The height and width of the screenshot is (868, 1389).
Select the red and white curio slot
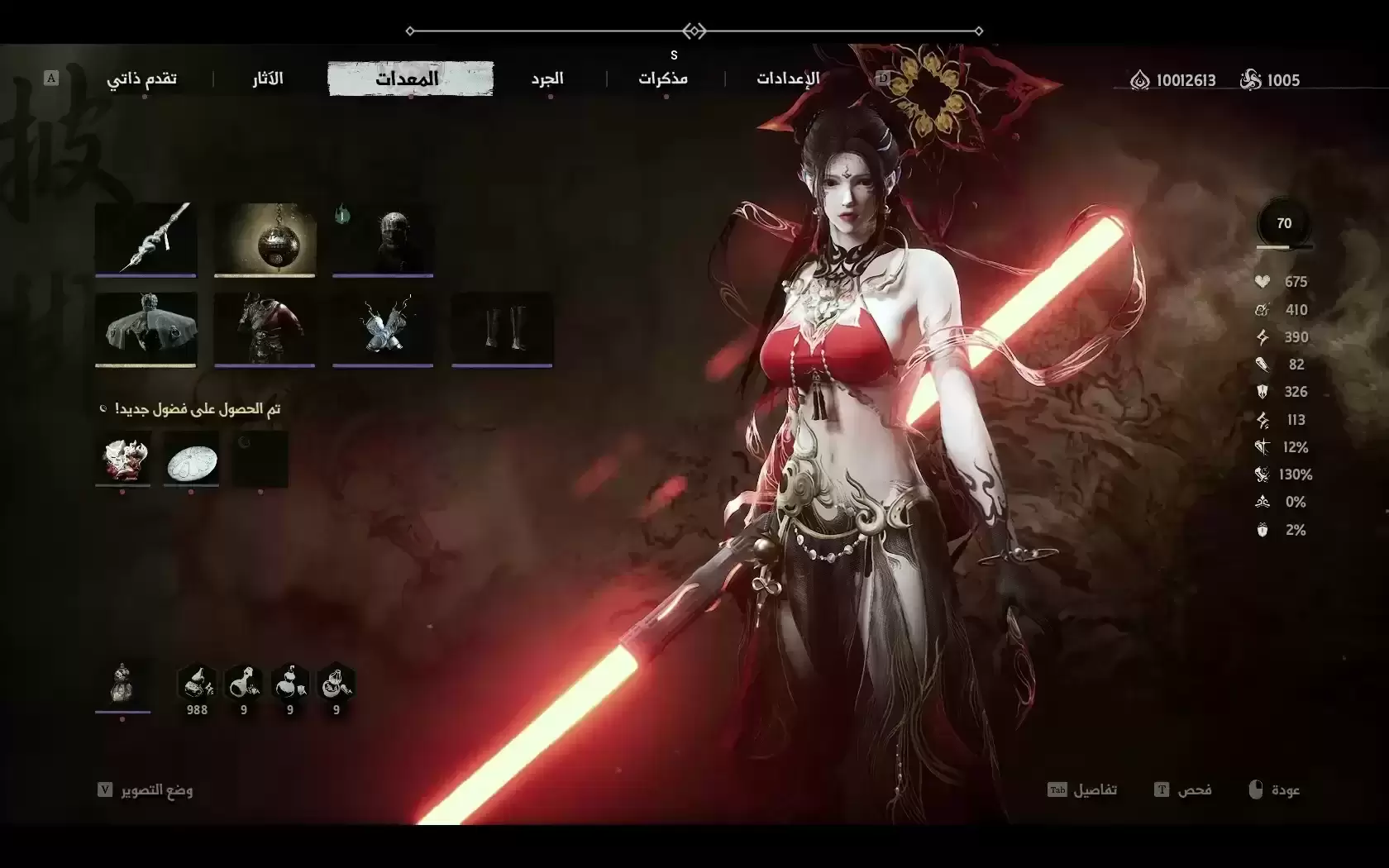pos(122,458)
